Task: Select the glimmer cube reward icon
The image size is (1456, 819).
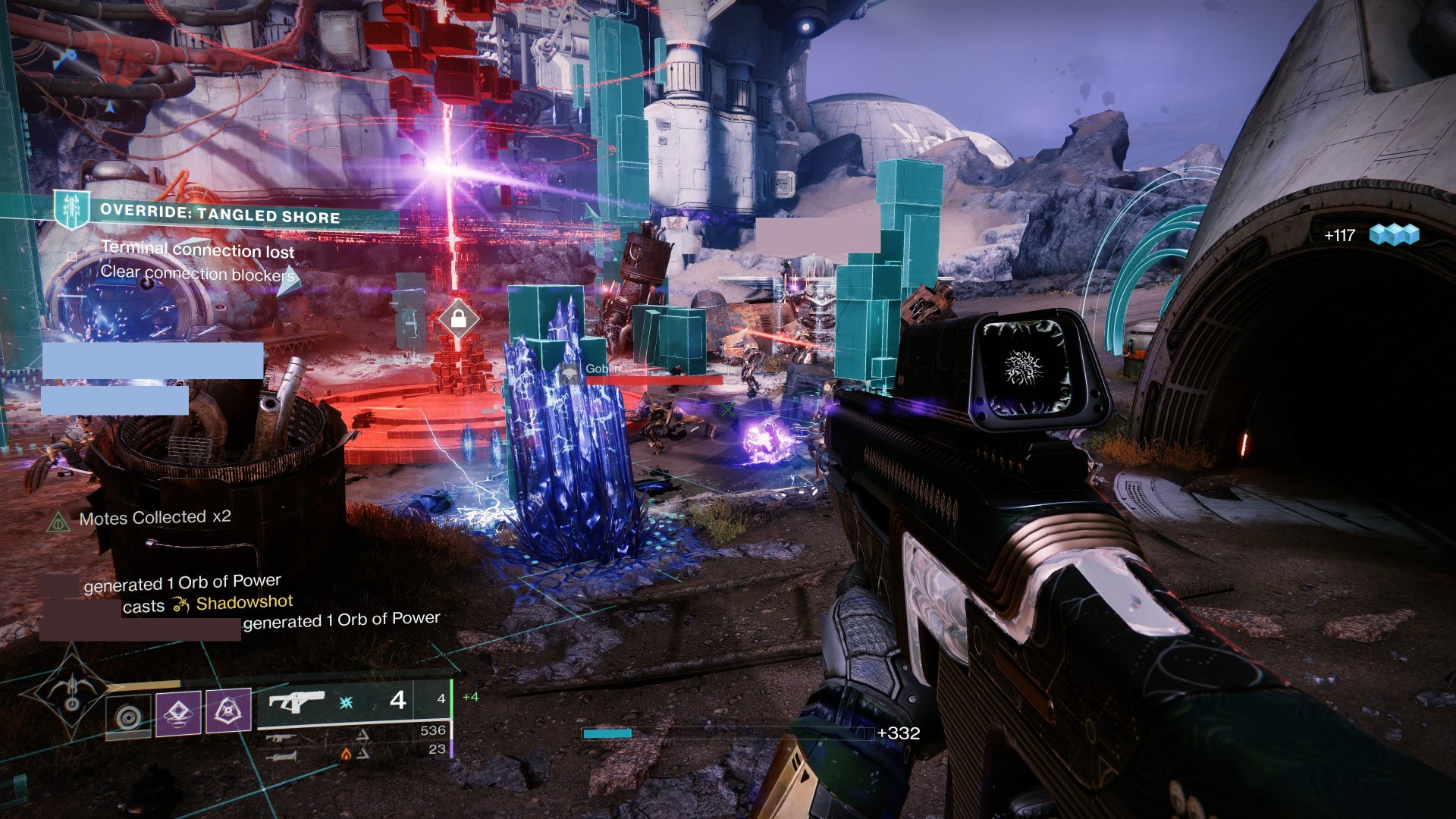Action: coord(1394,235)
